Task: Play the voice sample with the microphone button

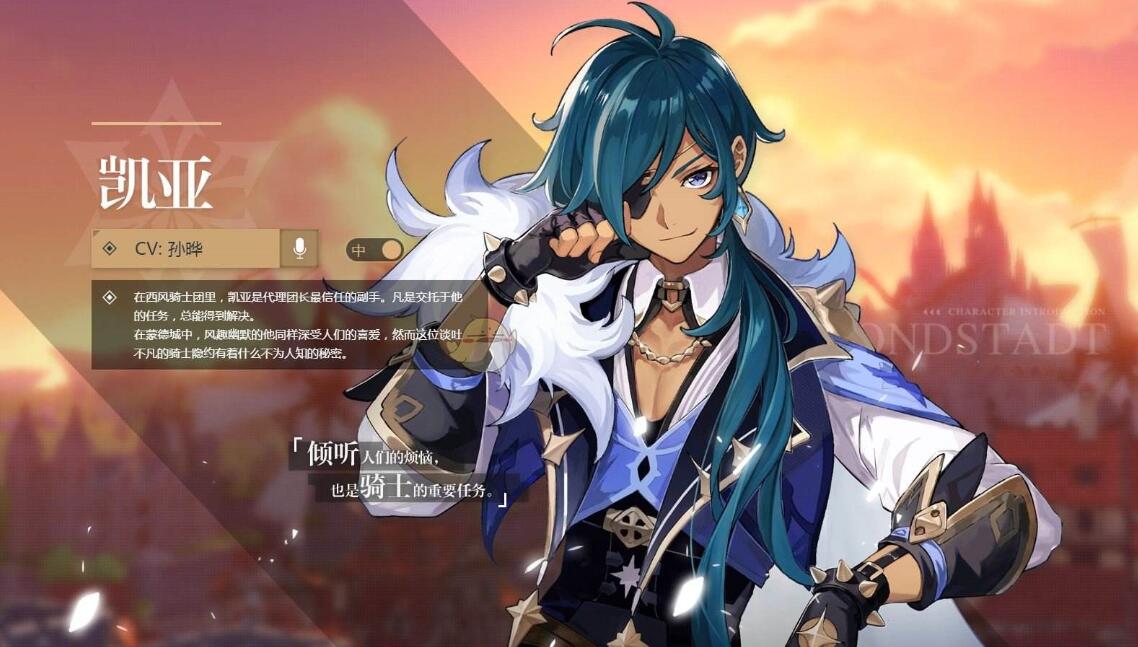Action: click(x=299, y=248)
